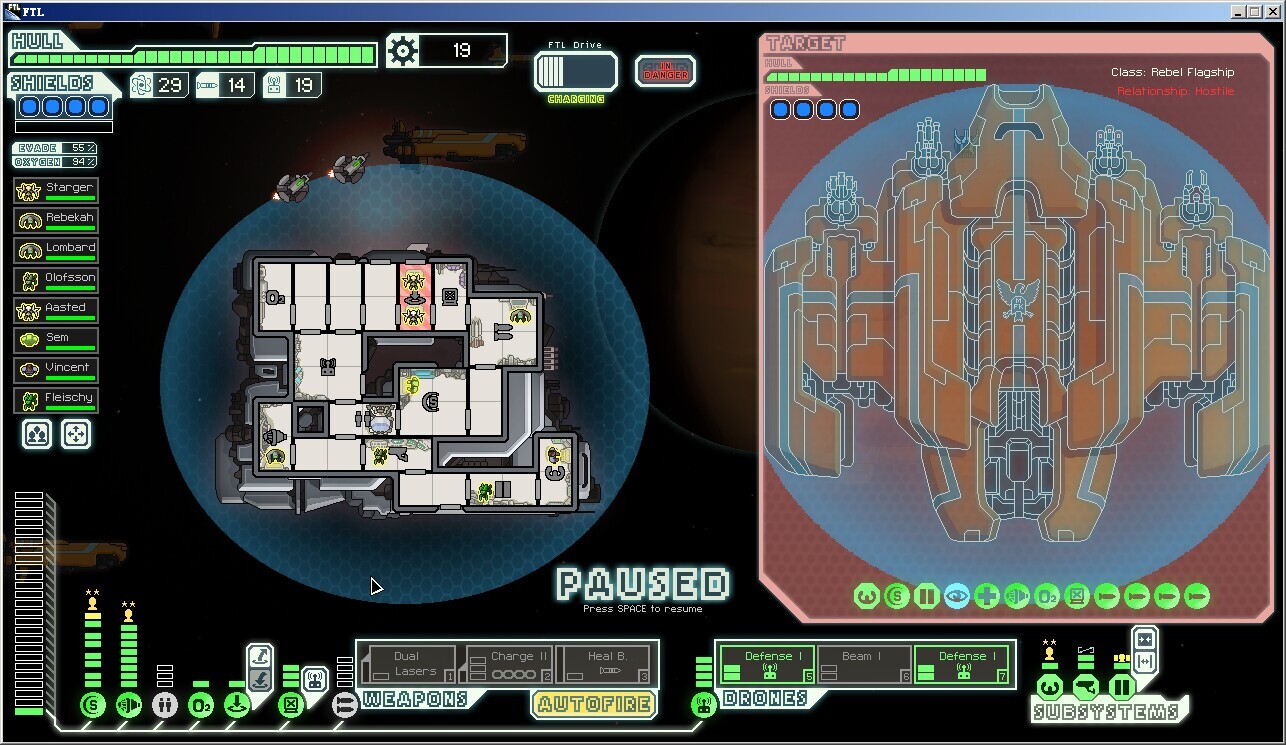This screenshot has width=1286, height=745.
Task: Activate the Charge II weapon slot
Action: pyautogui.click(x=509, y=664)
